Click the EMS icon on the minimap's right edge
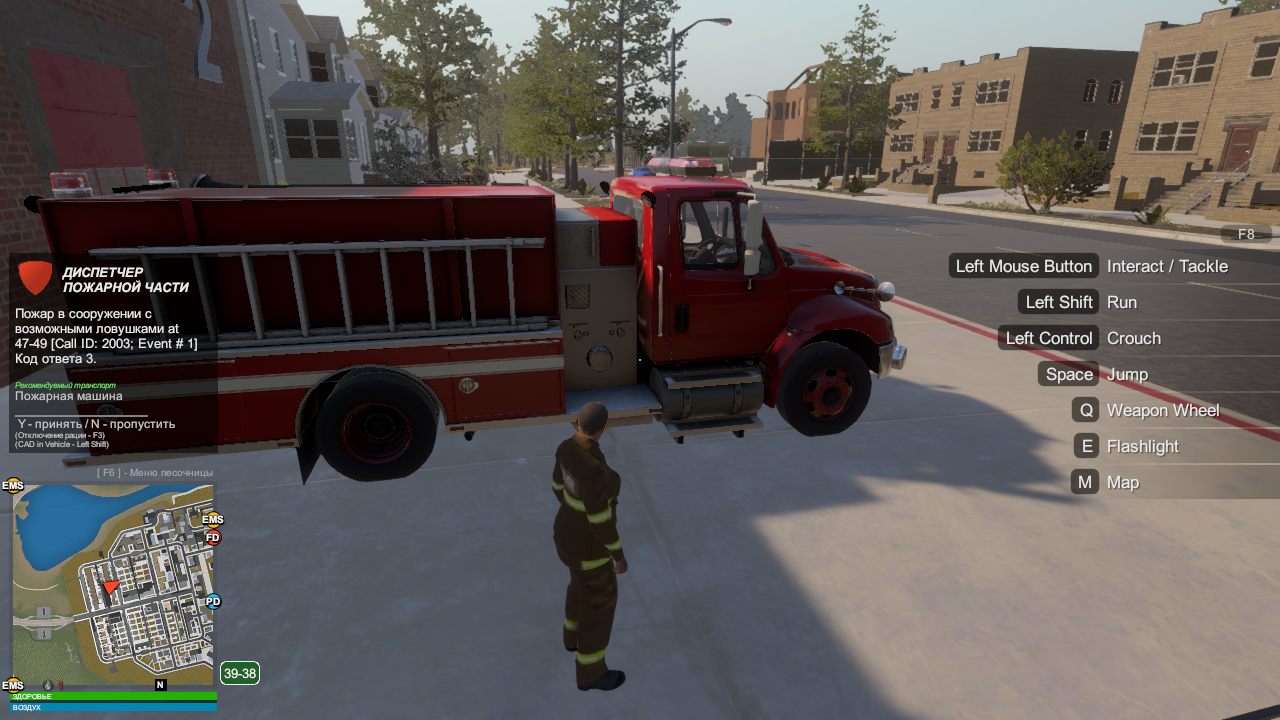The image size is (1280, 720). pos(212,519)
